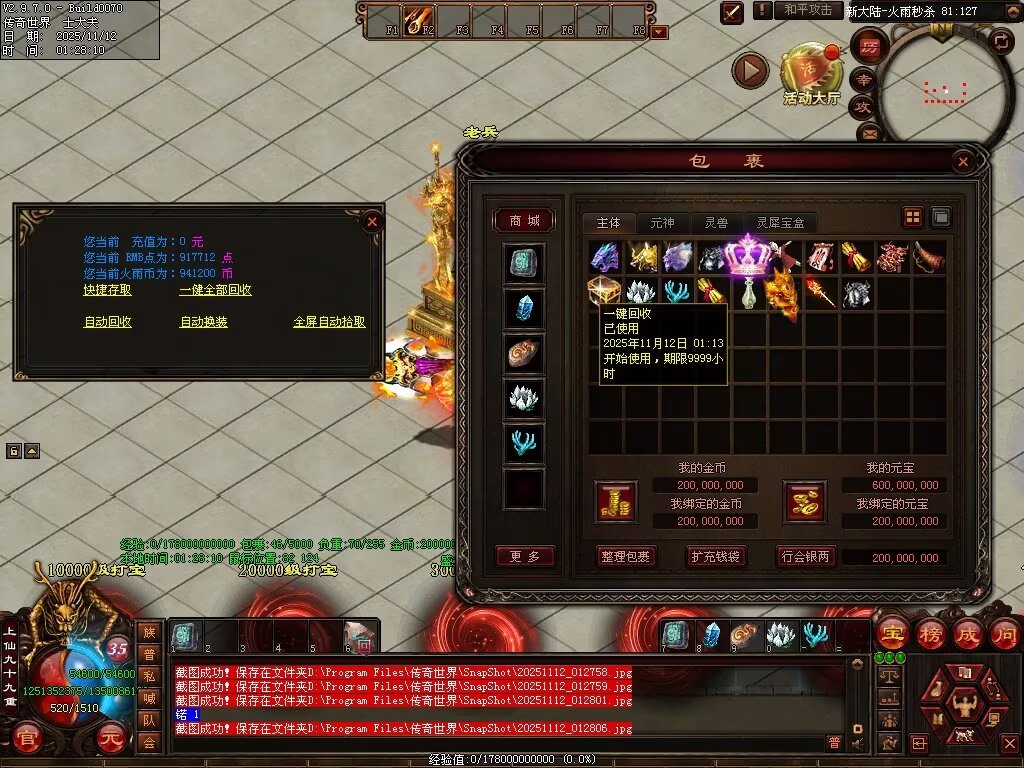Image resolution: width=1024 pixels, height=768 pixels.
Task: Switch to the 元神 tab
Action: coord(662,223)
